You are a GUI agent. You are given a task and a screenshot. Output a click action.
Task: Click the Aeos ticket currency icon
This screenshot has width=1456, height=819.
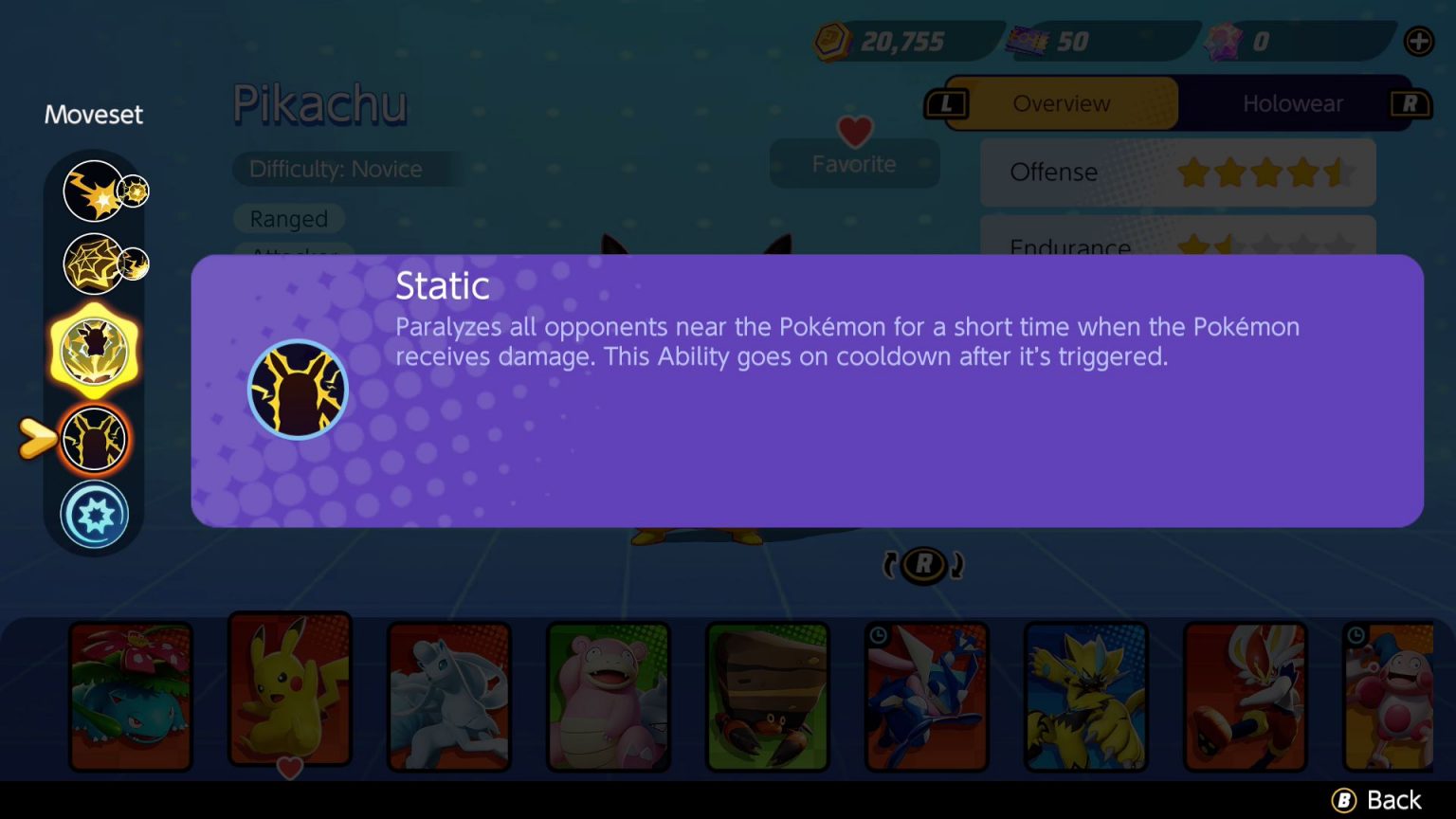coord(1027,38)
